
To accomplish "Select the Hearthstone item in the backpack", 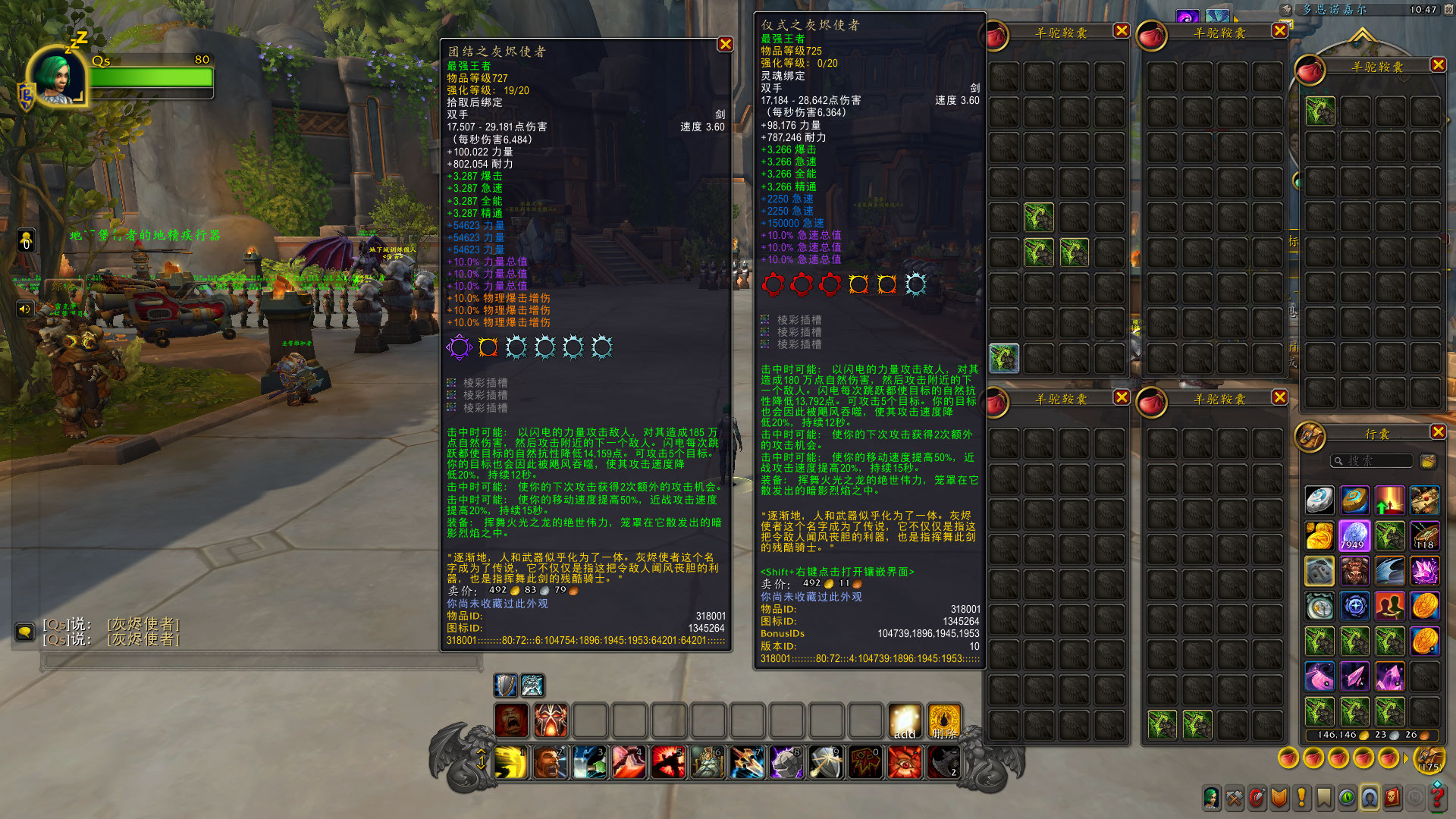I will [1319, 500].
